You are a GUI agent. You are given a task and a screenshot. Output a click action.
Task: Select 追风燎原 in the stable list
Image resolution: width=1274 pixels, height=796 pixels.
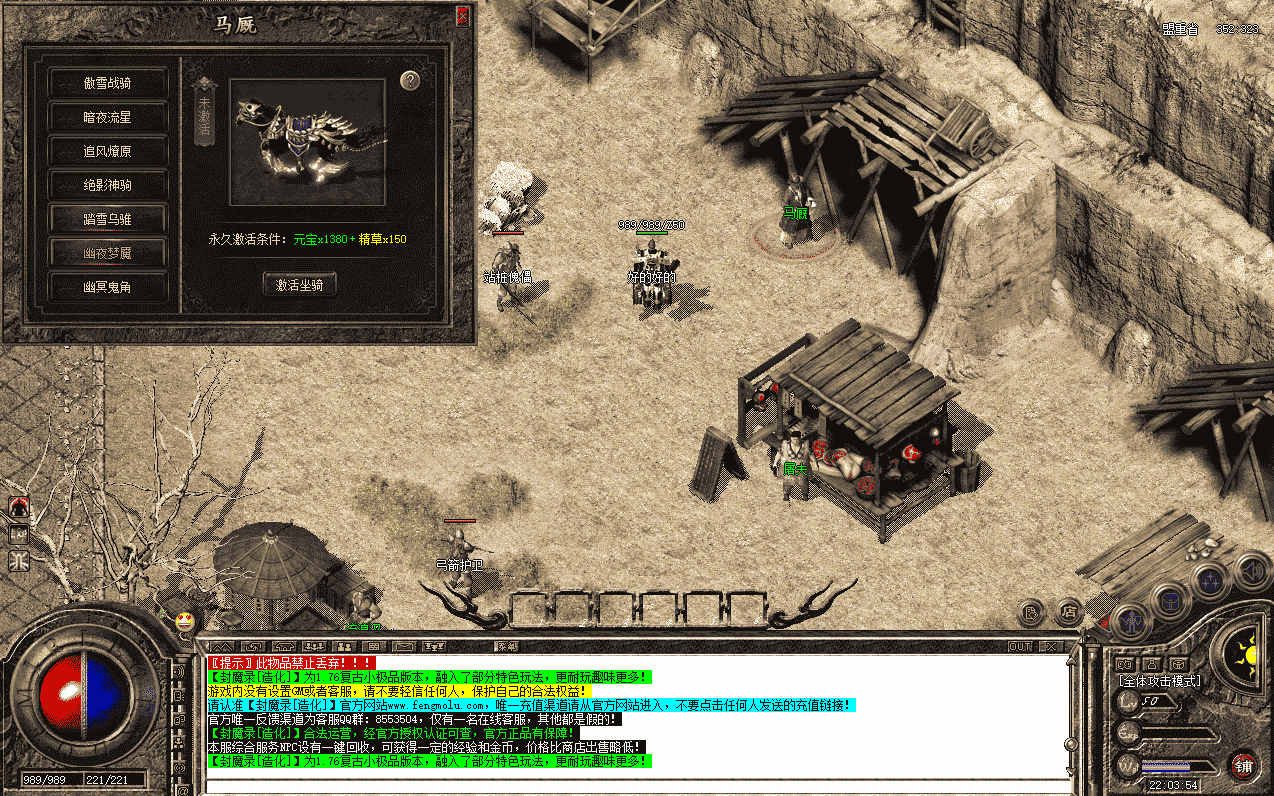(107, 151)
